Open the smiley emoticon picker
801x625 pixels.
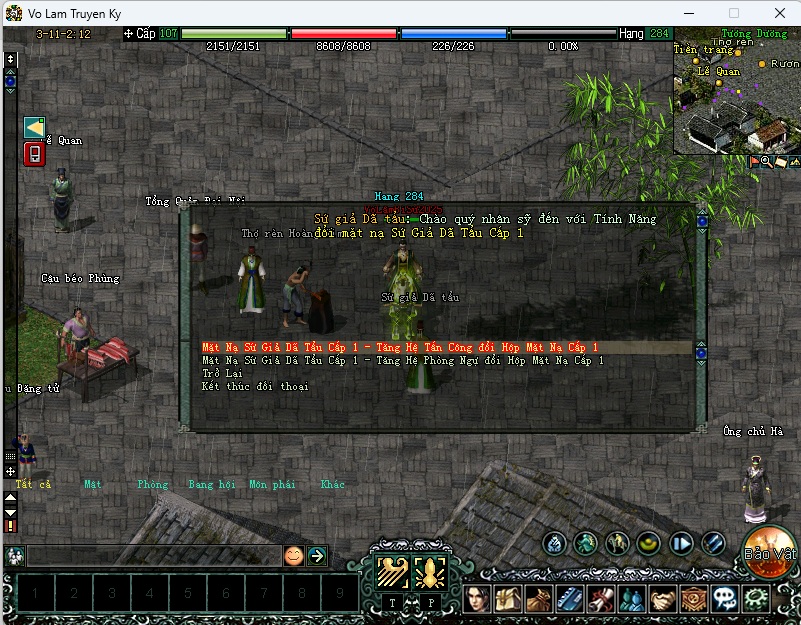(x=293, y=556)
